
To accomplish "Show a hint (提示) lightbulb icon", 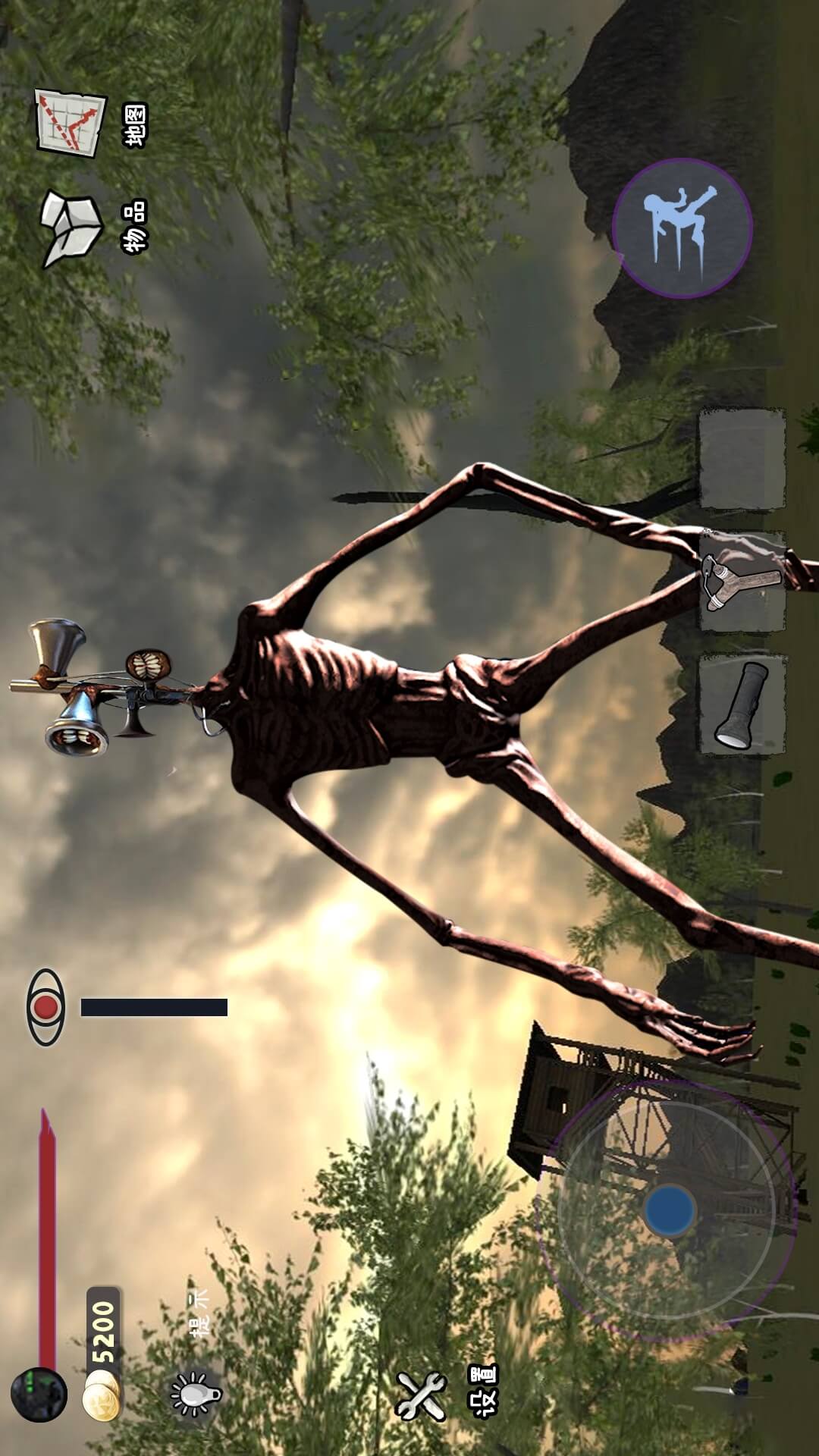I will [x=195, y=1394].
